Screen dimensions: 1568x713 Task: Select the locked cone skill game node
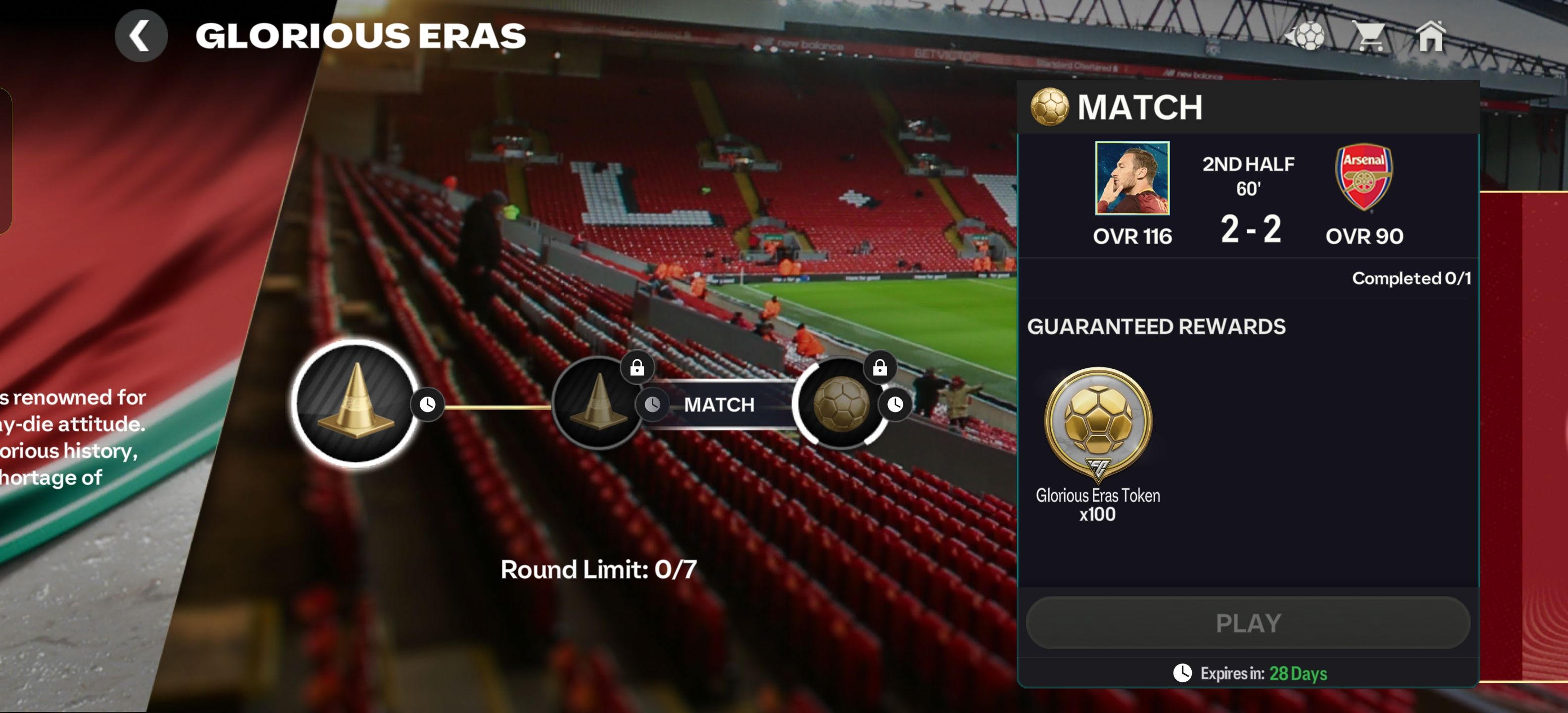coord(598,403)
